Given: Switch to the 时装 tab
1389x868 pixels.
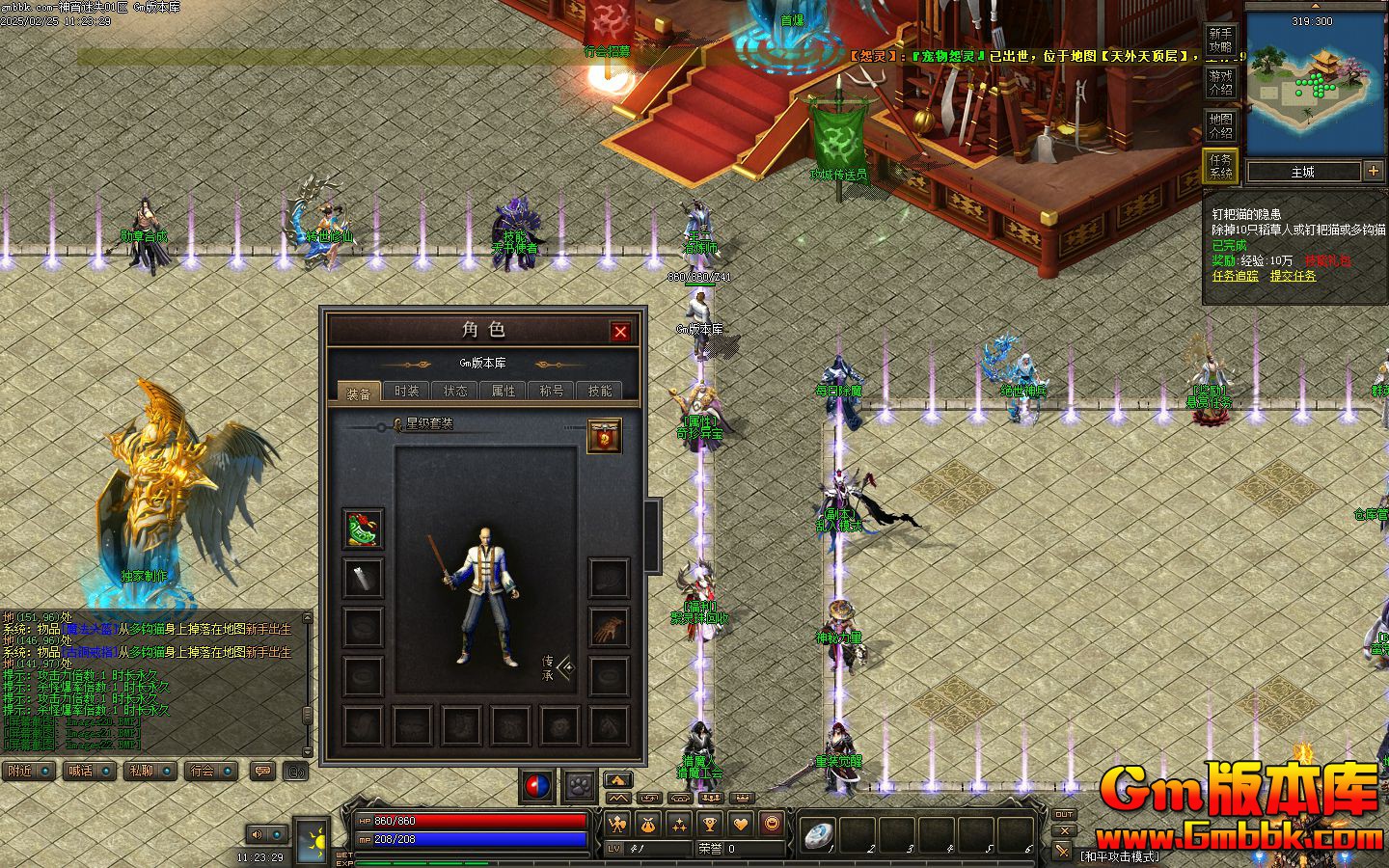Looking at the screenshot, I should (407, 391).
